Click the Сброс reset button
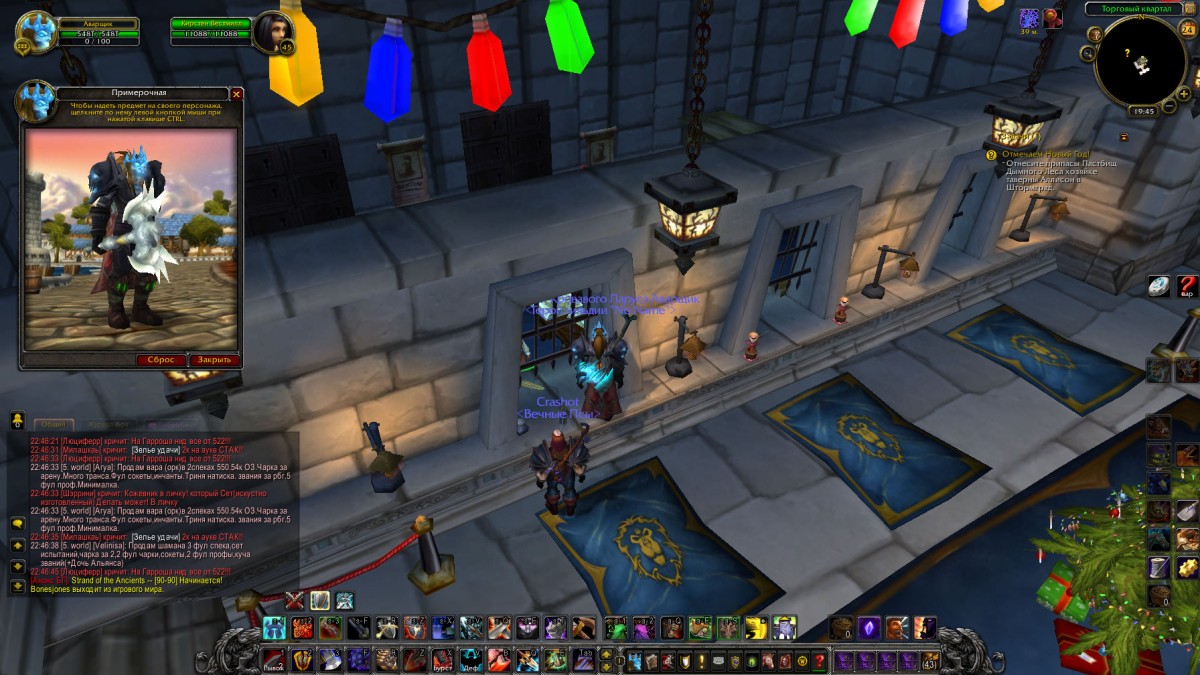Screen dimensions: 1200x675 coord(161,360)
